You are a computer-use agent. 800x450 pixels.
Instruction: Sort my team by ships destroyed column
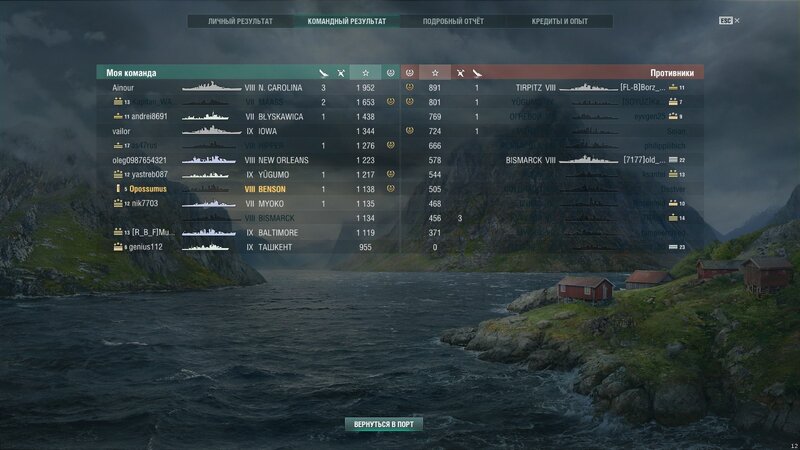point(323,73)
